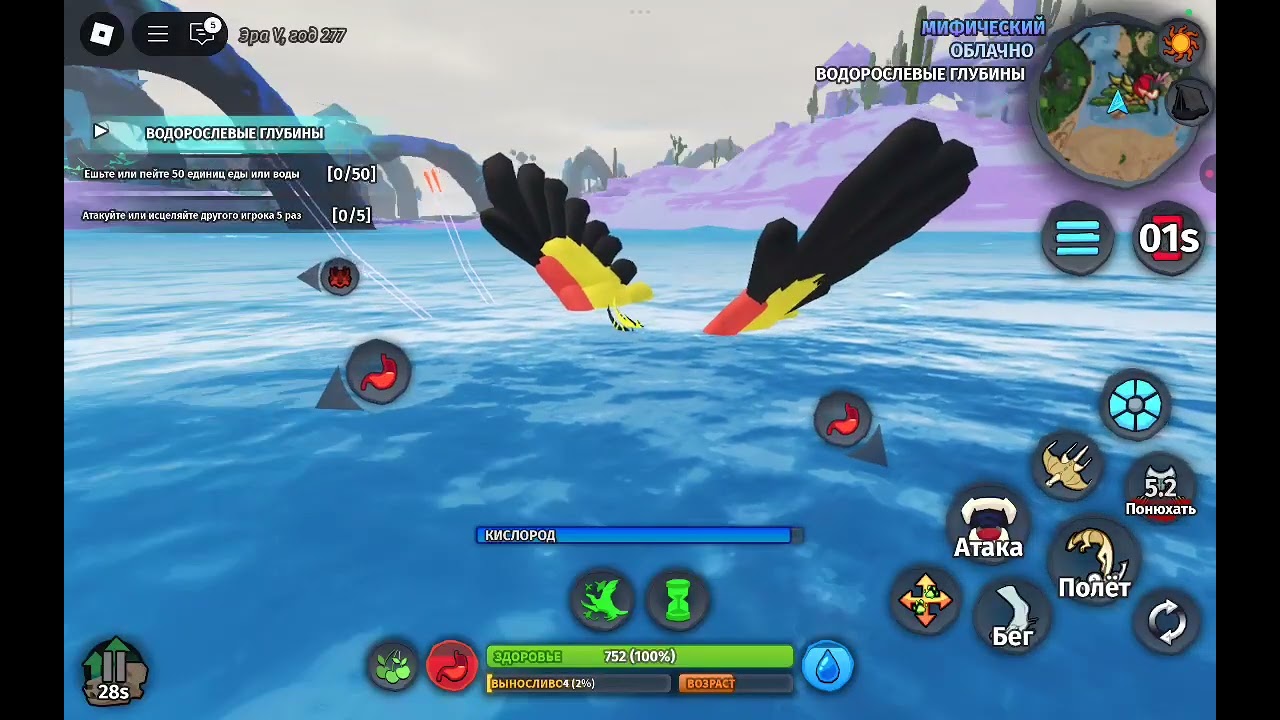Viewport: 1280px width, 720px height.
Task: Activate the cyan wheel ability icon
Action: pyautogui.click(x=1135, y=405)
